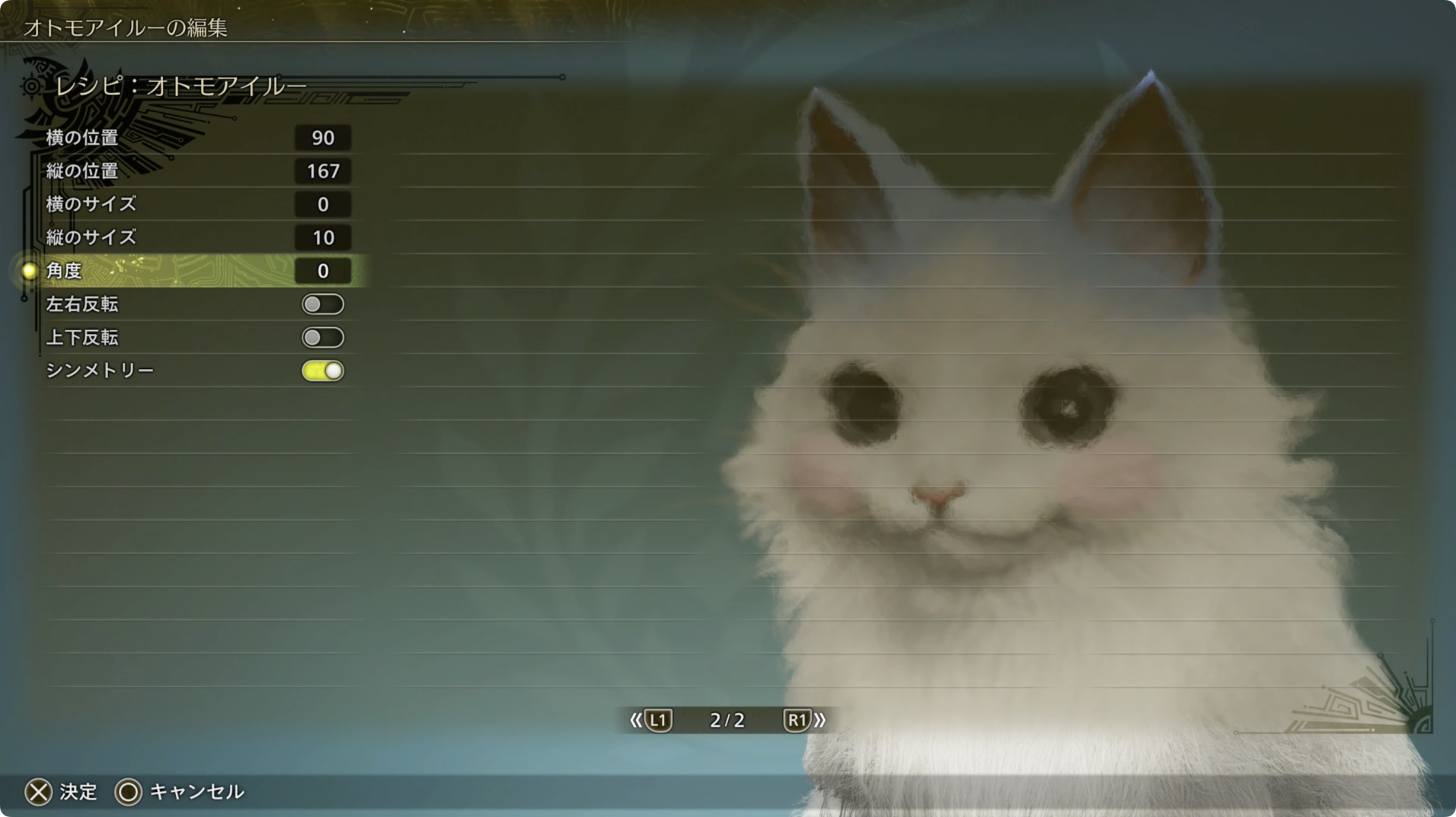Disable the シンメトリー symmetry toggle
1456x817 pixels.
pyautogui.click(x=322, y=371)
